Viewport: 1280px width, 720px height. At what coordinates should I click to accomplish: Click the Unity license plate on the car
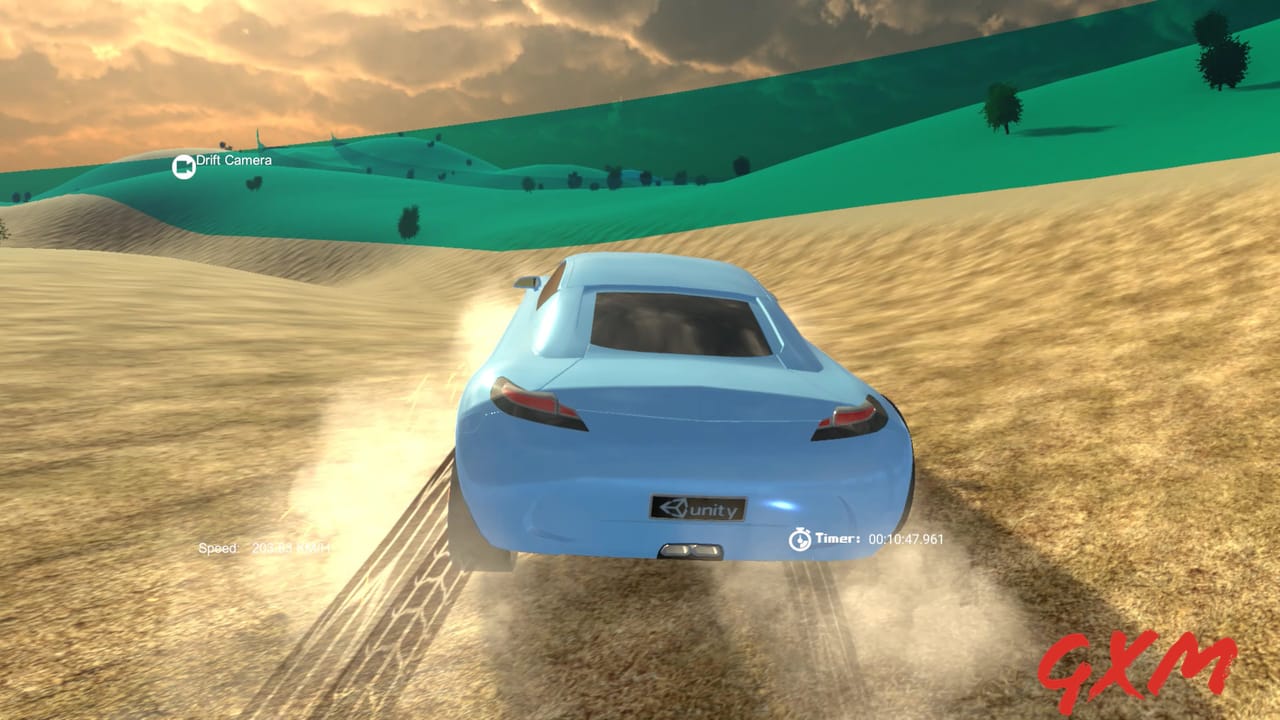click(x=697, y=510)
